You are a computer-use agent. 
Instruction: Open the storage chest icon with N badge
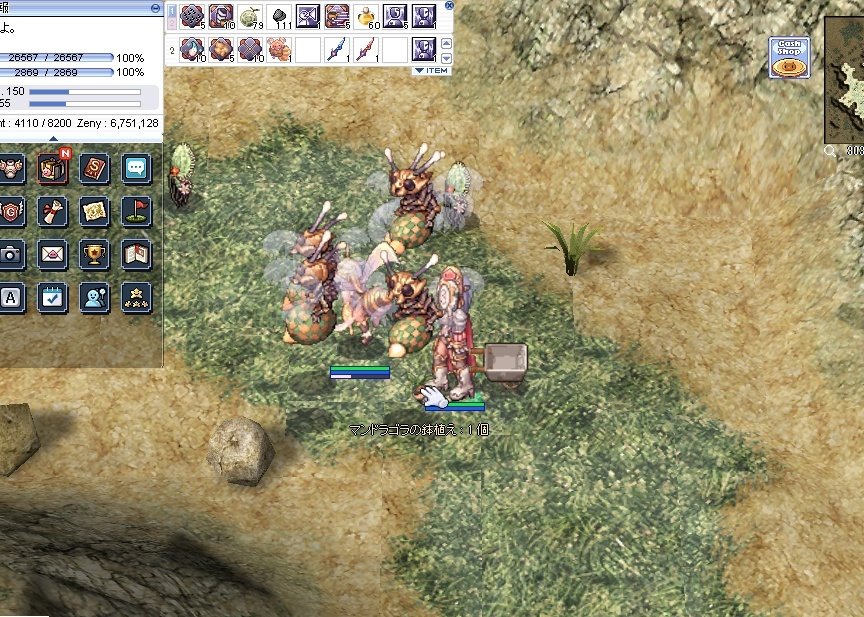[52, 168]
